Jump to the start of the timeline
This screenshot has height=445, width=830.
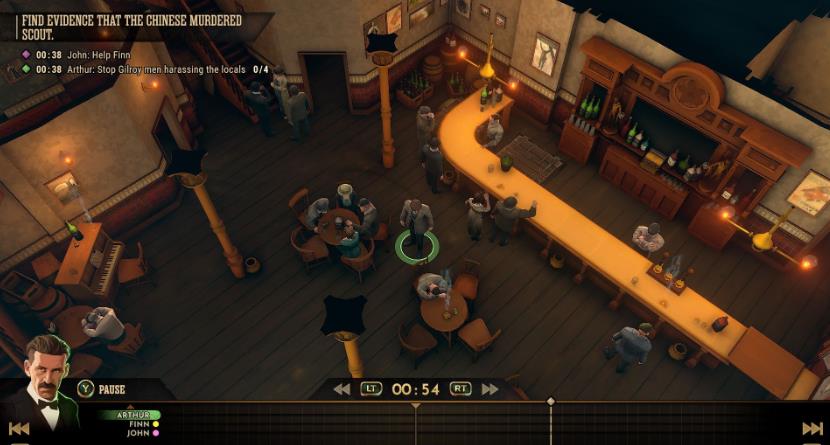18,428
